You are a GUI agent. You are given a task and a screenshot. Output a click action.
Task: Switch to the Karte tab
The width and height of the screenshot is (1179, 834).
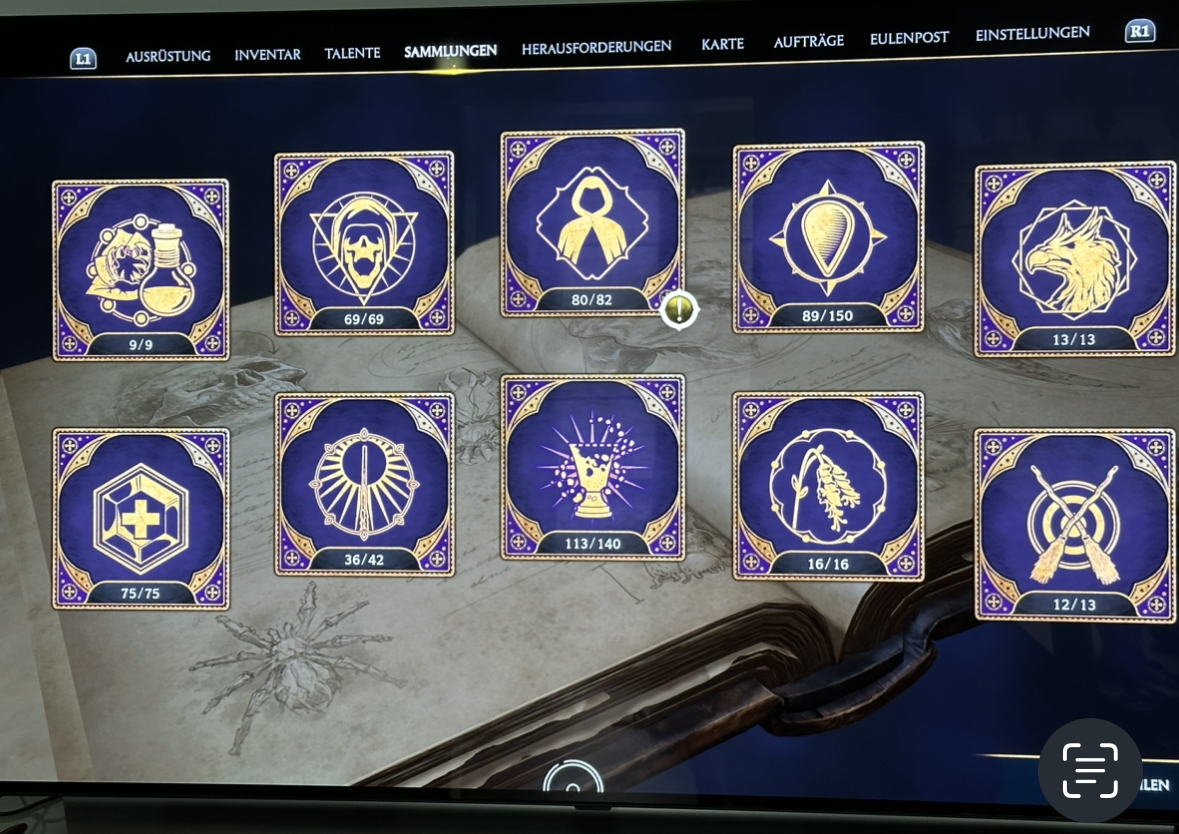(722, 45)
